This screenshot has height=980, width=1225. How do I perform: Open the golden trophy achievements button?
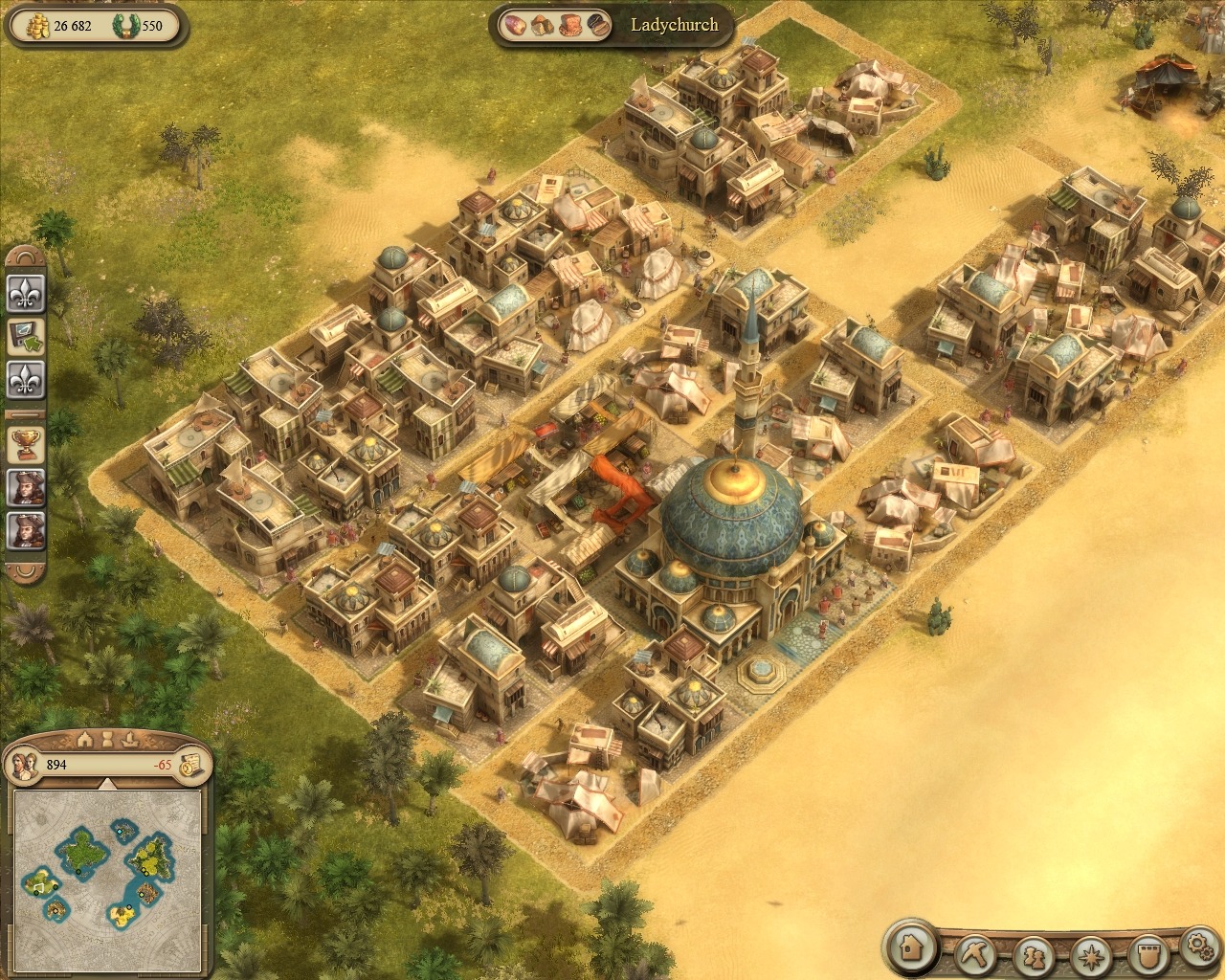[26, 442]
